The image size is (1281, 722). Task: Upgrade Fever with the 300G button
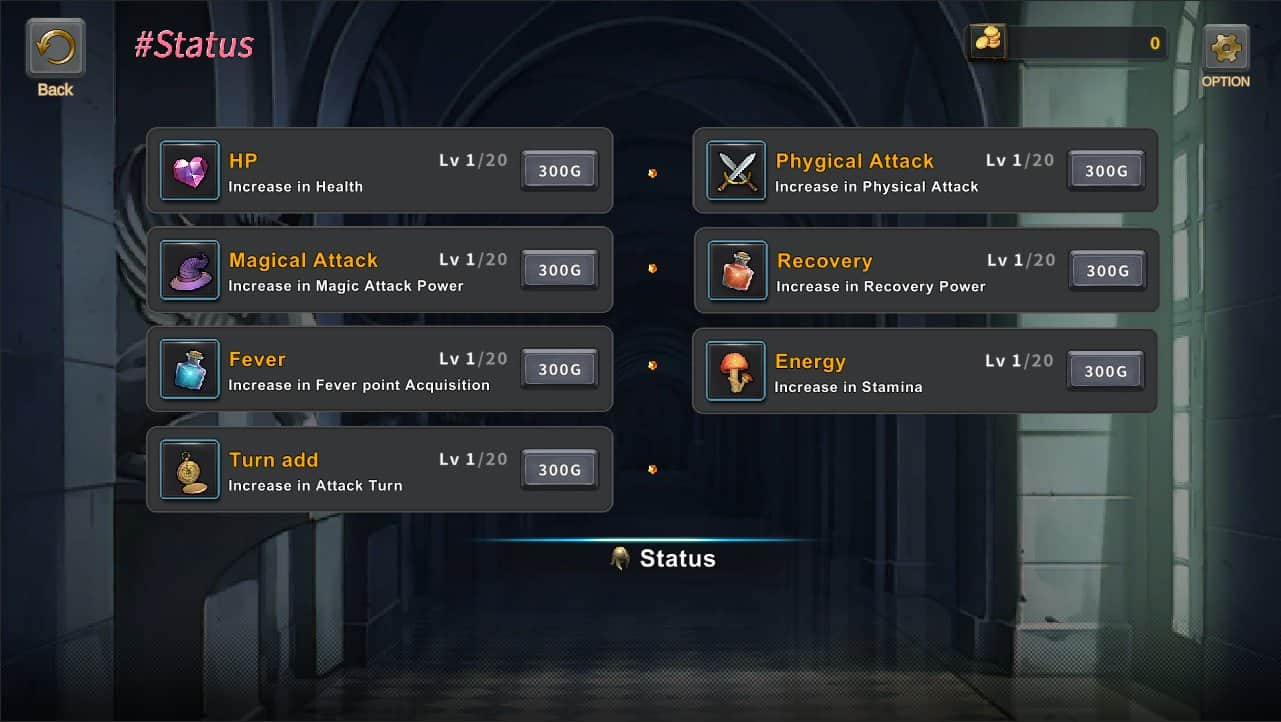pyautogui.click(x=559, y=370)
